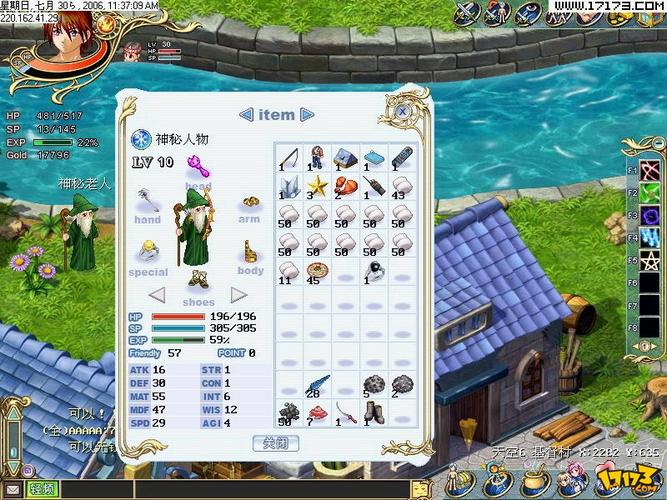Select the yellow star item
The image size is (667, 500).
(x=317, y=185)
